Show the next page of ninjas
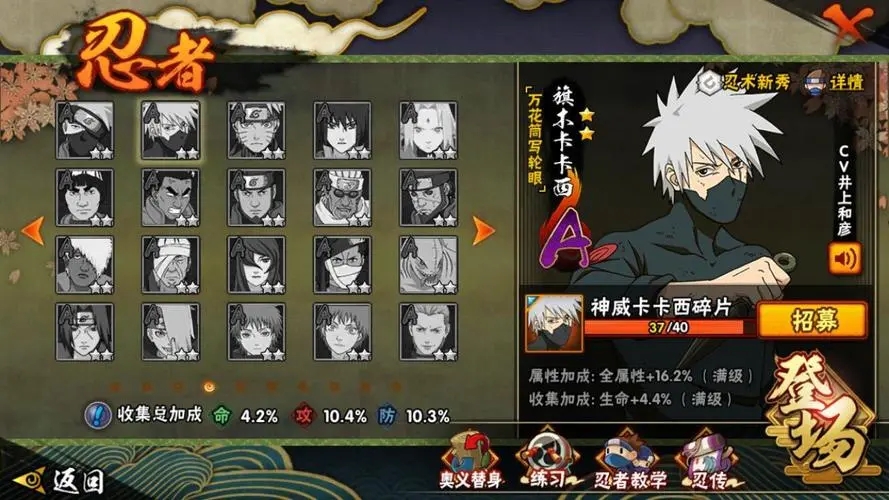This screenshot has height=500, width=889. (x=484, y=230)
